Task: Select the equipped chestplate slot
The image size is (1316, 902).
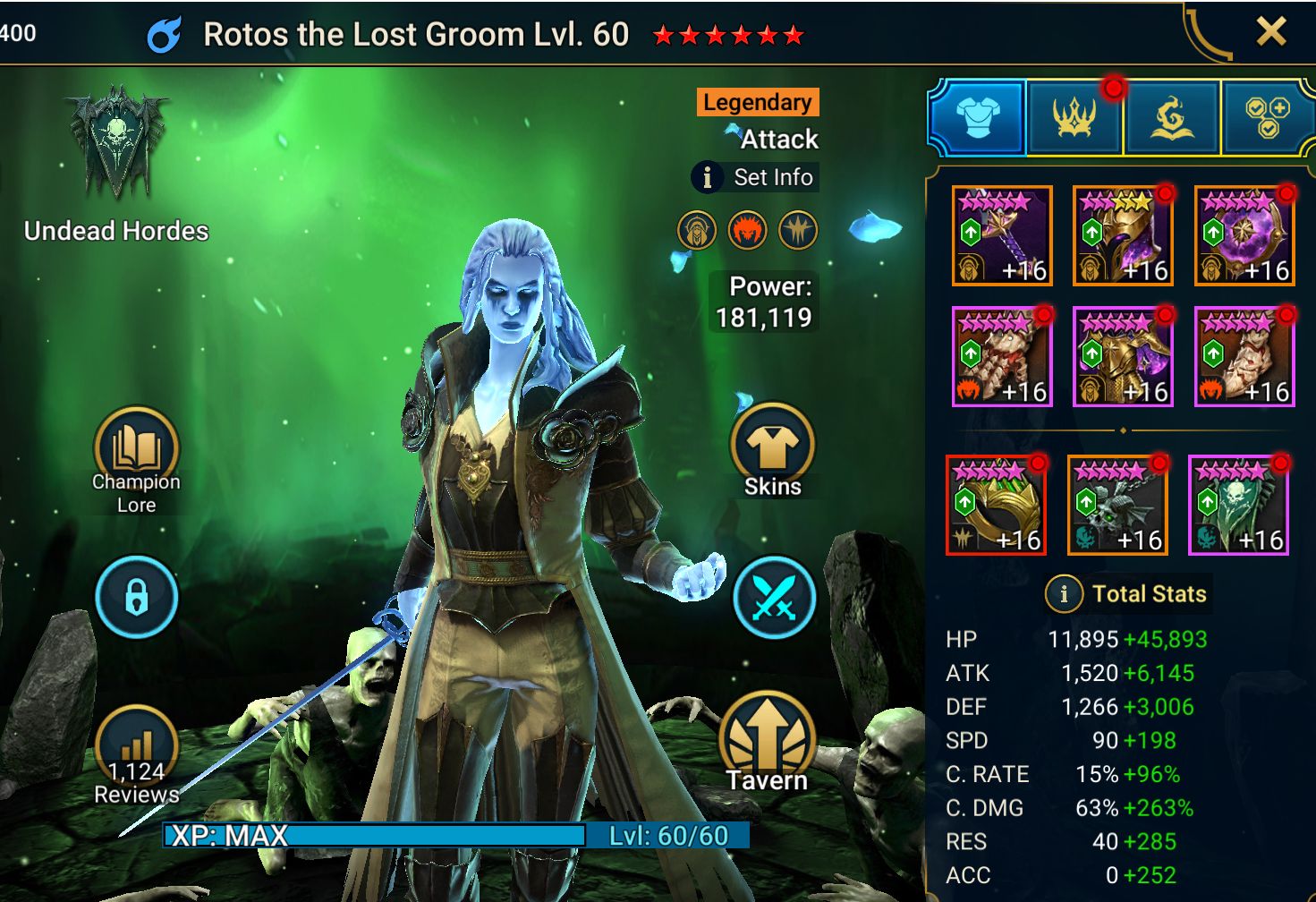Action: (x=1123, y=356)
